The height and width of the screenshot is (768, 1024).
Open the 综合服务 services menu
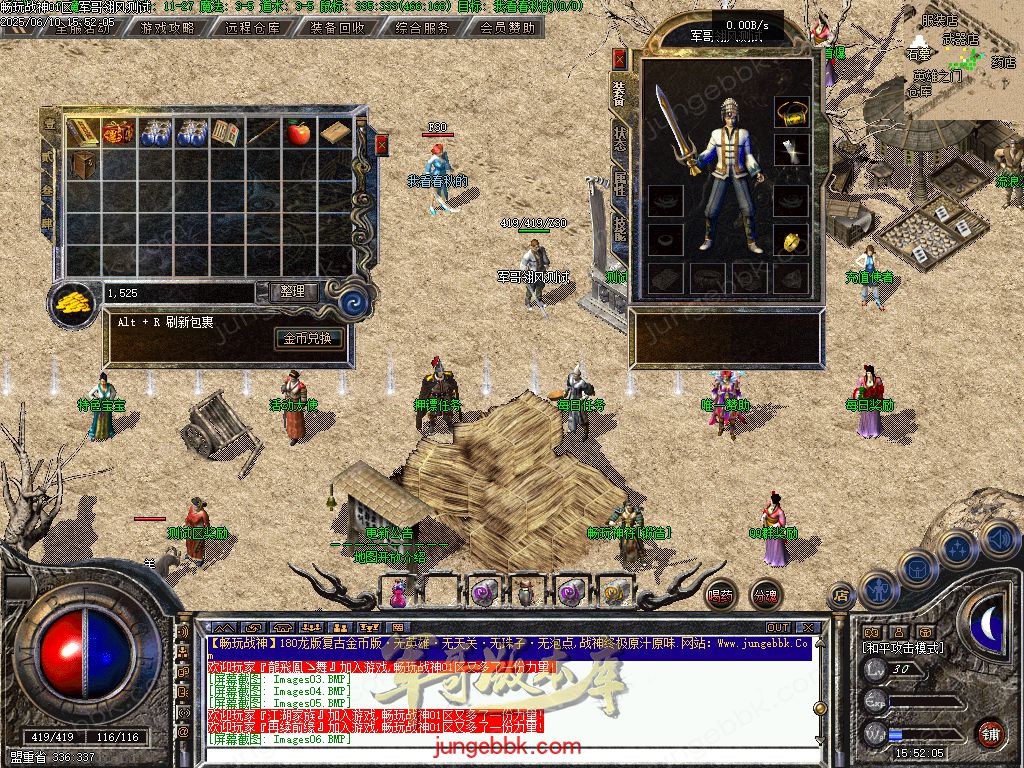pyautogui.click(x=422, y=28)
